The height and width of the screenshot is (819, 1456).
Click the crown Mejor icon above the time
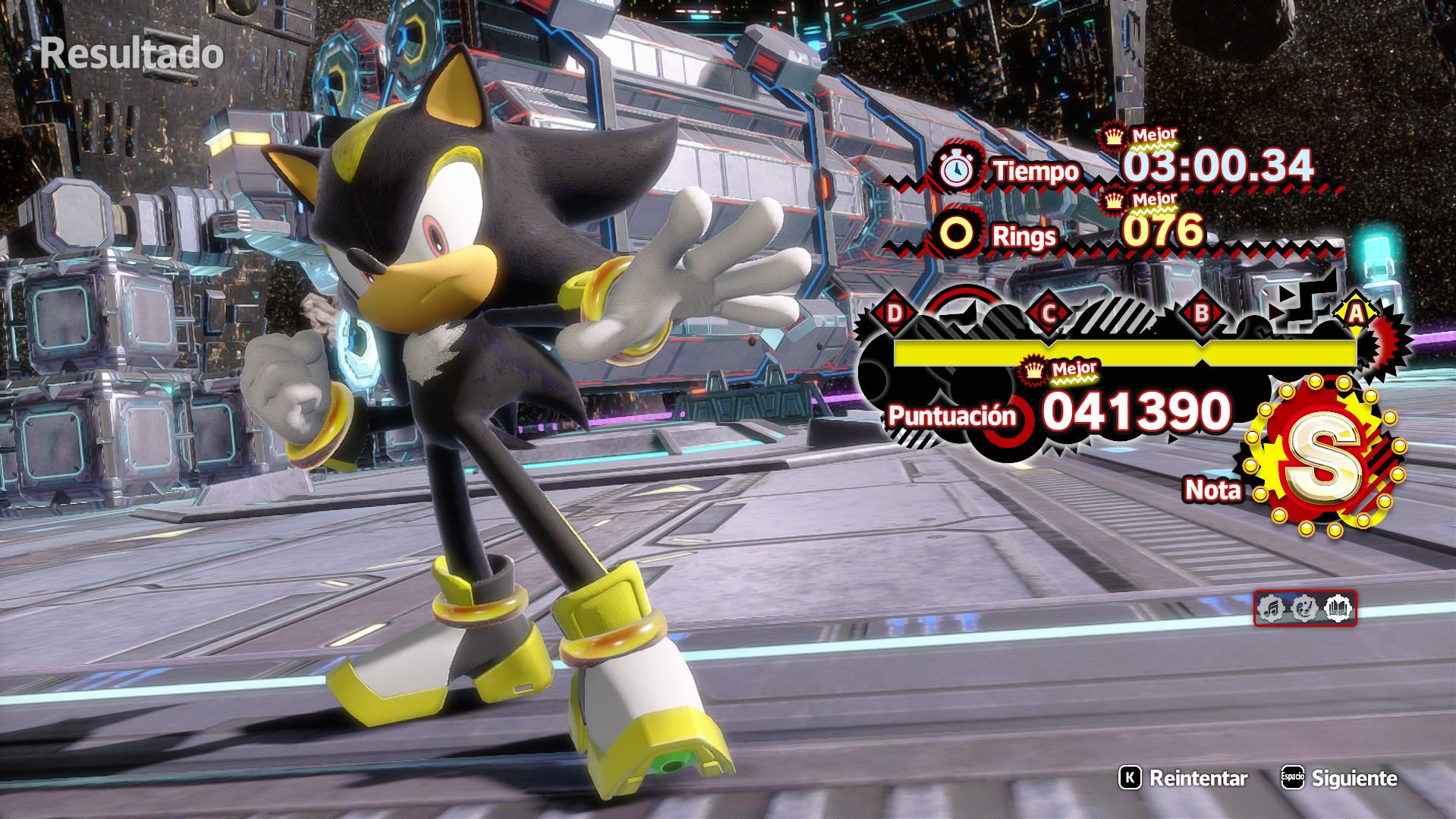(1112, 137)
